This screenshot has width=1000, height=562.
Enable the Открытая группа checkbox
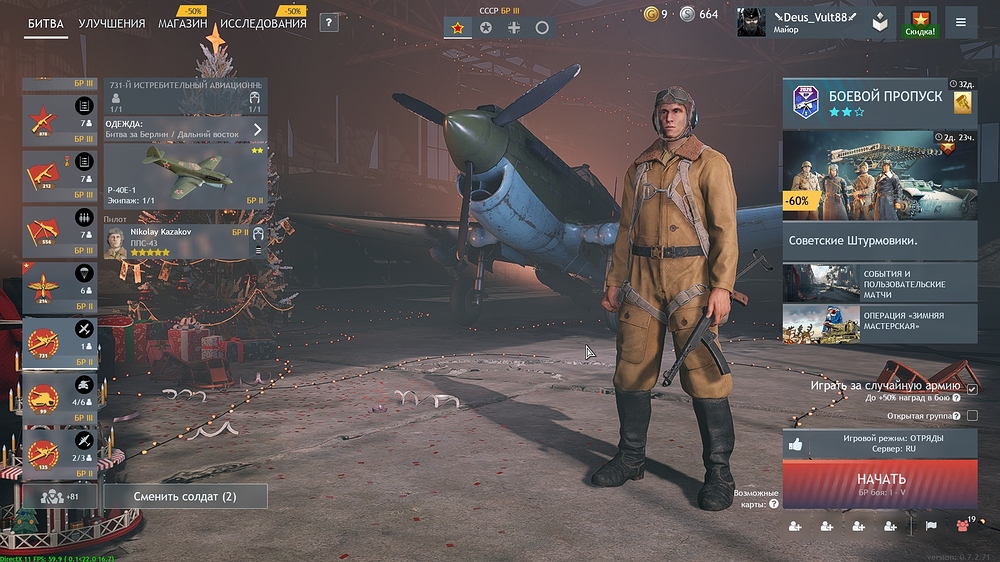(x=972, y=415)
